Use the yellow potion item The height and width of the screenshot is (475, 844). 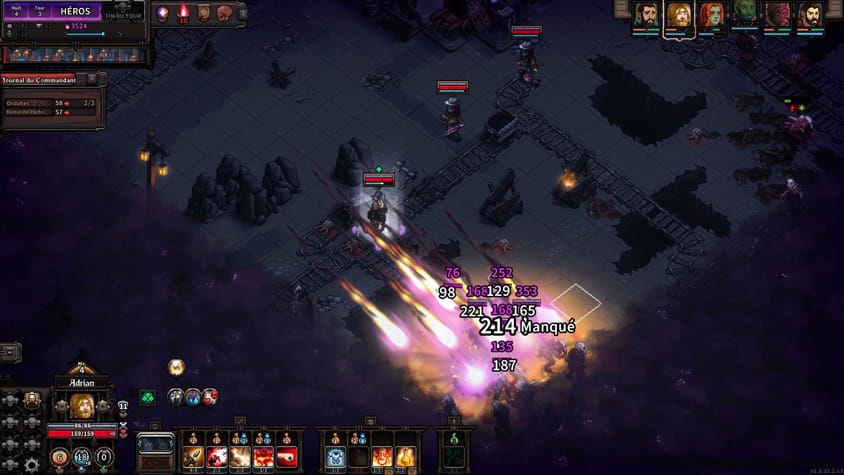coord(405,458)
